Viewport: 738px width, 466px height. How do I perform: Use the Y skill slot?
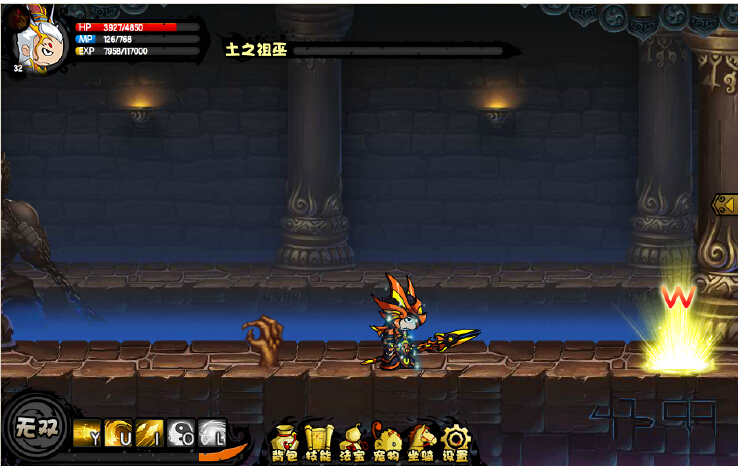pyautogui.click(x=87, y=432)
